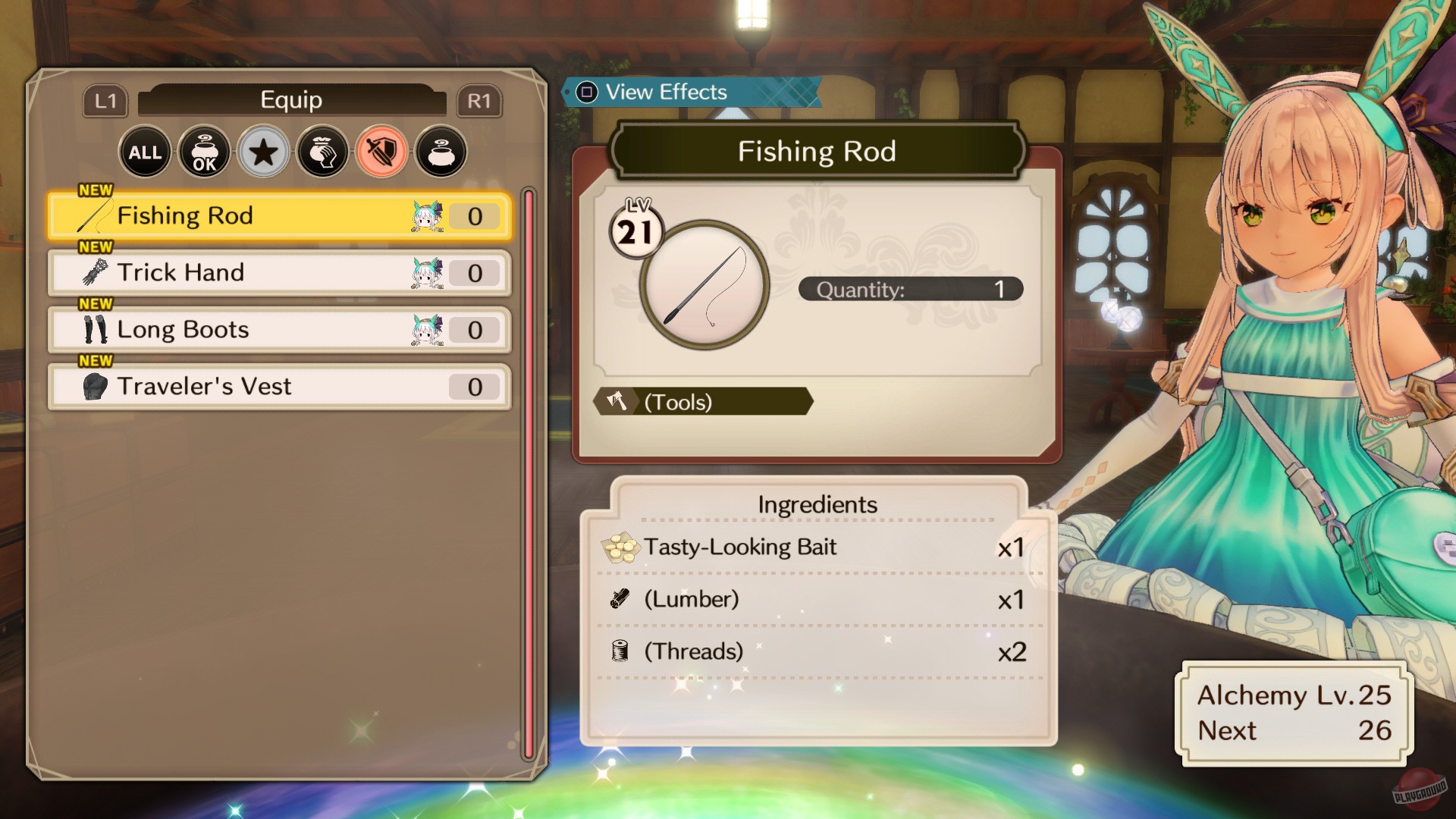Open the Equip category tab
Image resolution: width=1456 pixels, height=819 pixels.
coord(291,99)
